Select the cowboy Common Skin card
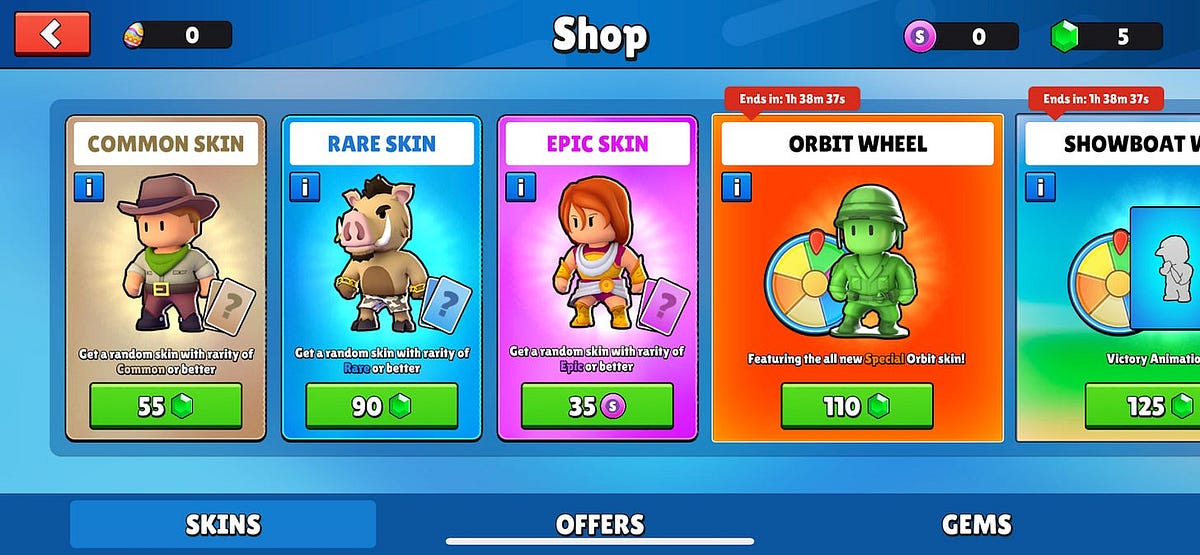The width and height of the screenshot is (1200, 555). tap(166, 260)
